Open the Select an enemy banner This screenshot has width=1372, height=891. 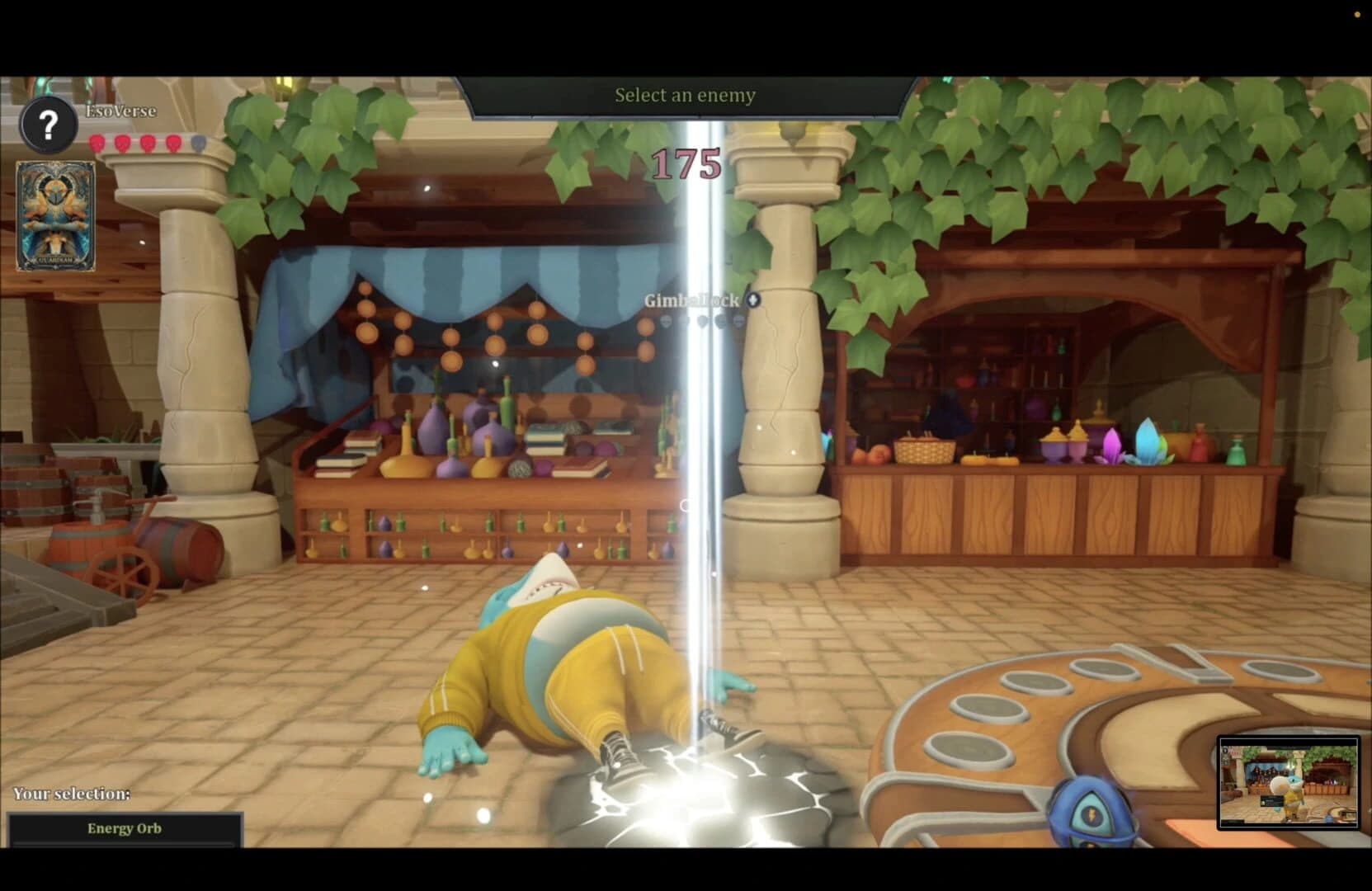point(683,95)
